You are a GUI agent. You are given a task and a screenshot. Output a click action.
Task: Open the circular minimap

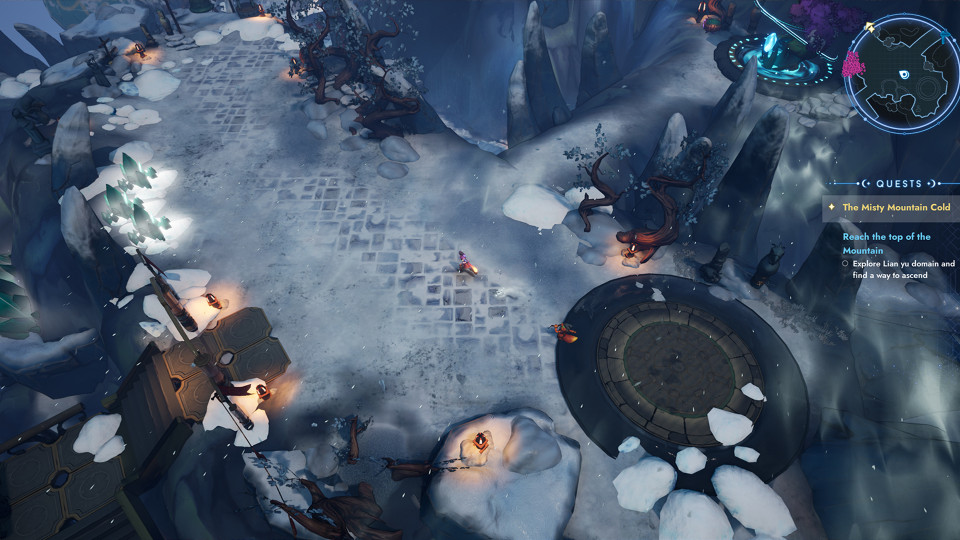901,74
